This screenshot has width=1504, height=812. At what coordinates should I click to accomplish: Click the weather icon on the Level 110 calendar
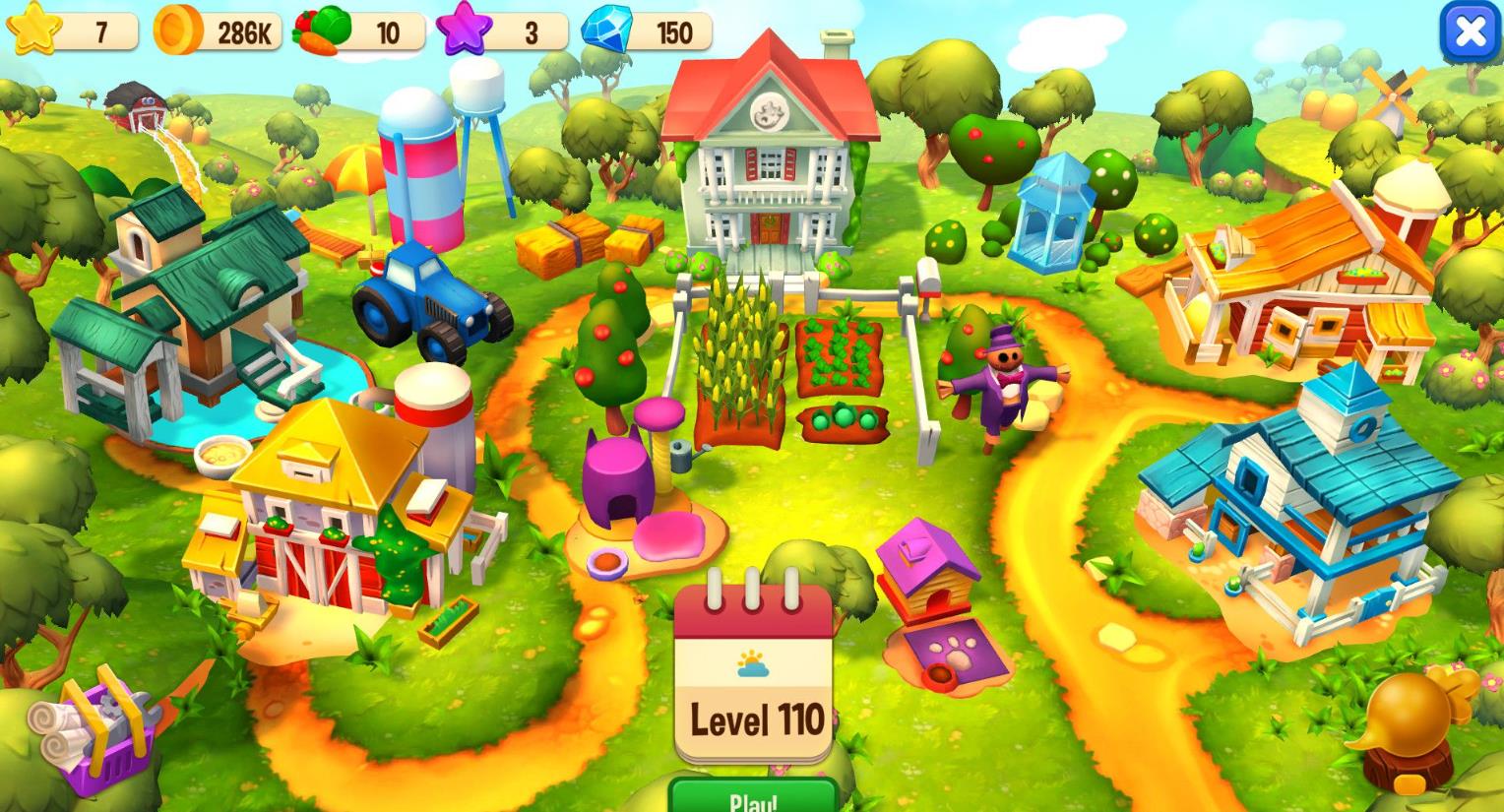coord(751,661)
